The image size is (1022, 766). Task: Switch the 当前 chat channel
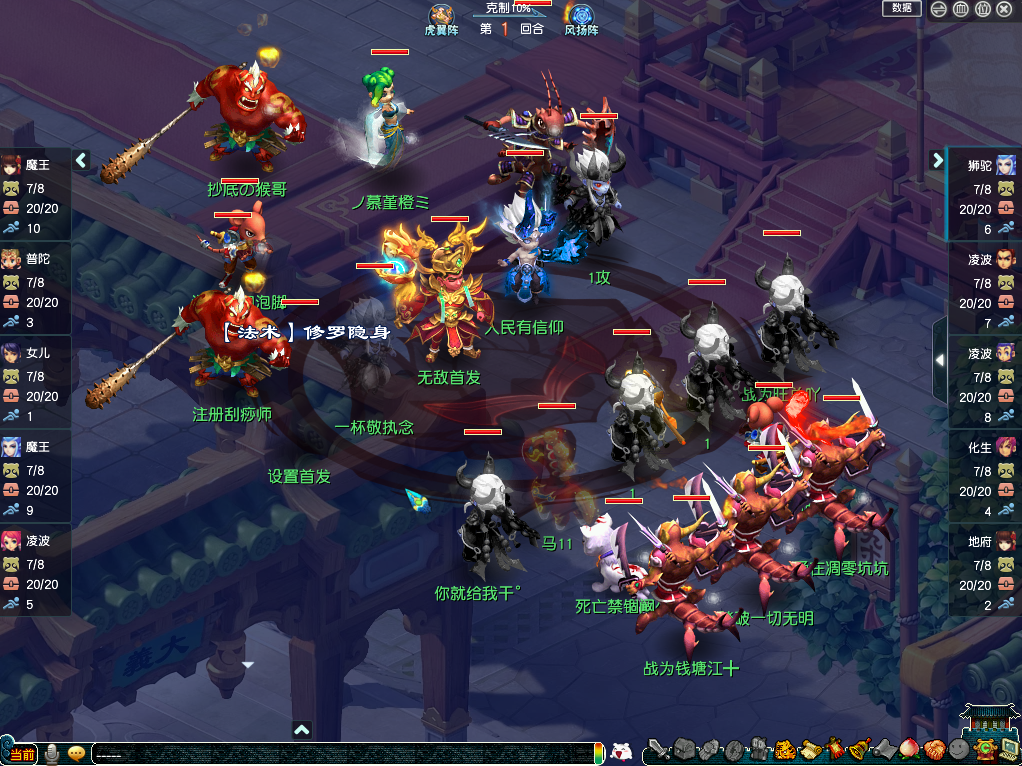[20, 753]
